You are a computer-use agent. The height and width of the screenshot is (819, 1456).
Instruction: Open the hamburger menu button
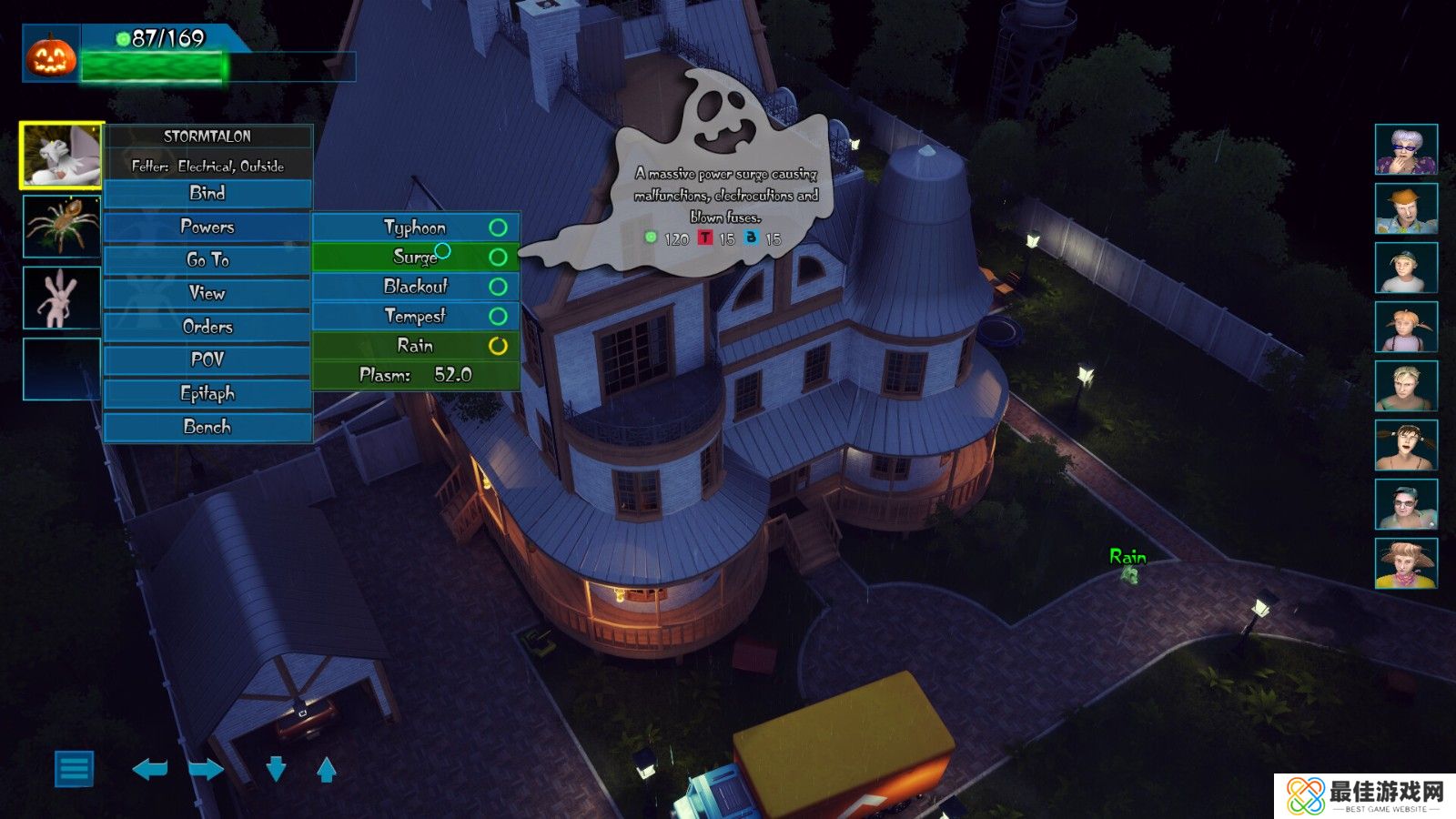click(74, 769)
